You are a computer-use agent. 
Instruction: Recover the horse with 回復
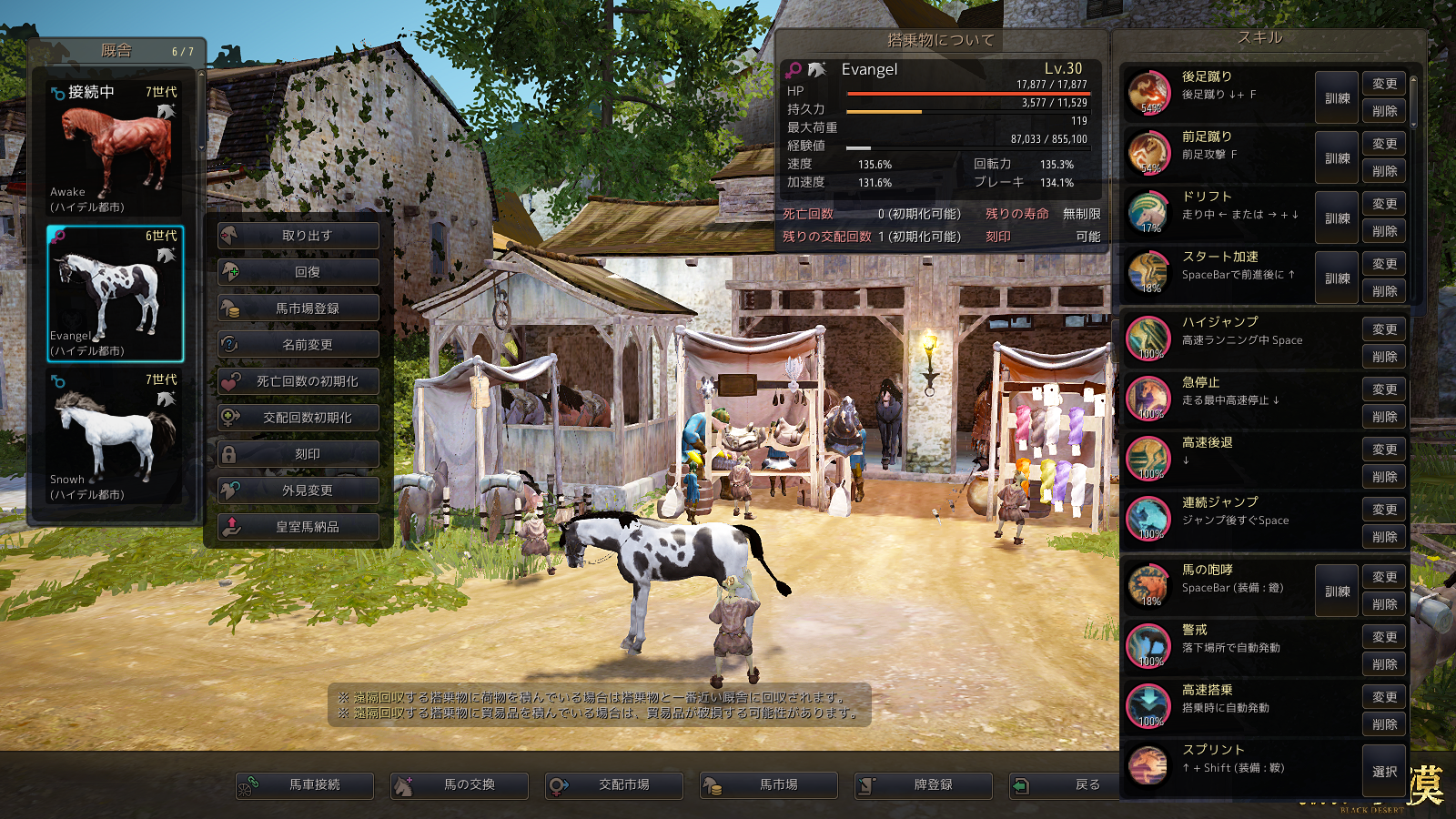298,272
